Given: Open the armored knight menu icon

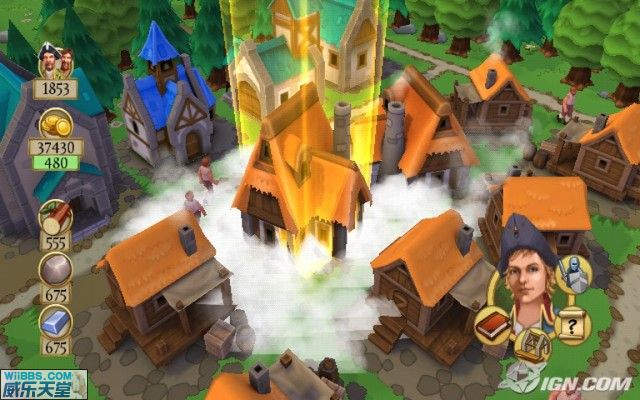Looking at the screenshot, I should click(572, 271).
